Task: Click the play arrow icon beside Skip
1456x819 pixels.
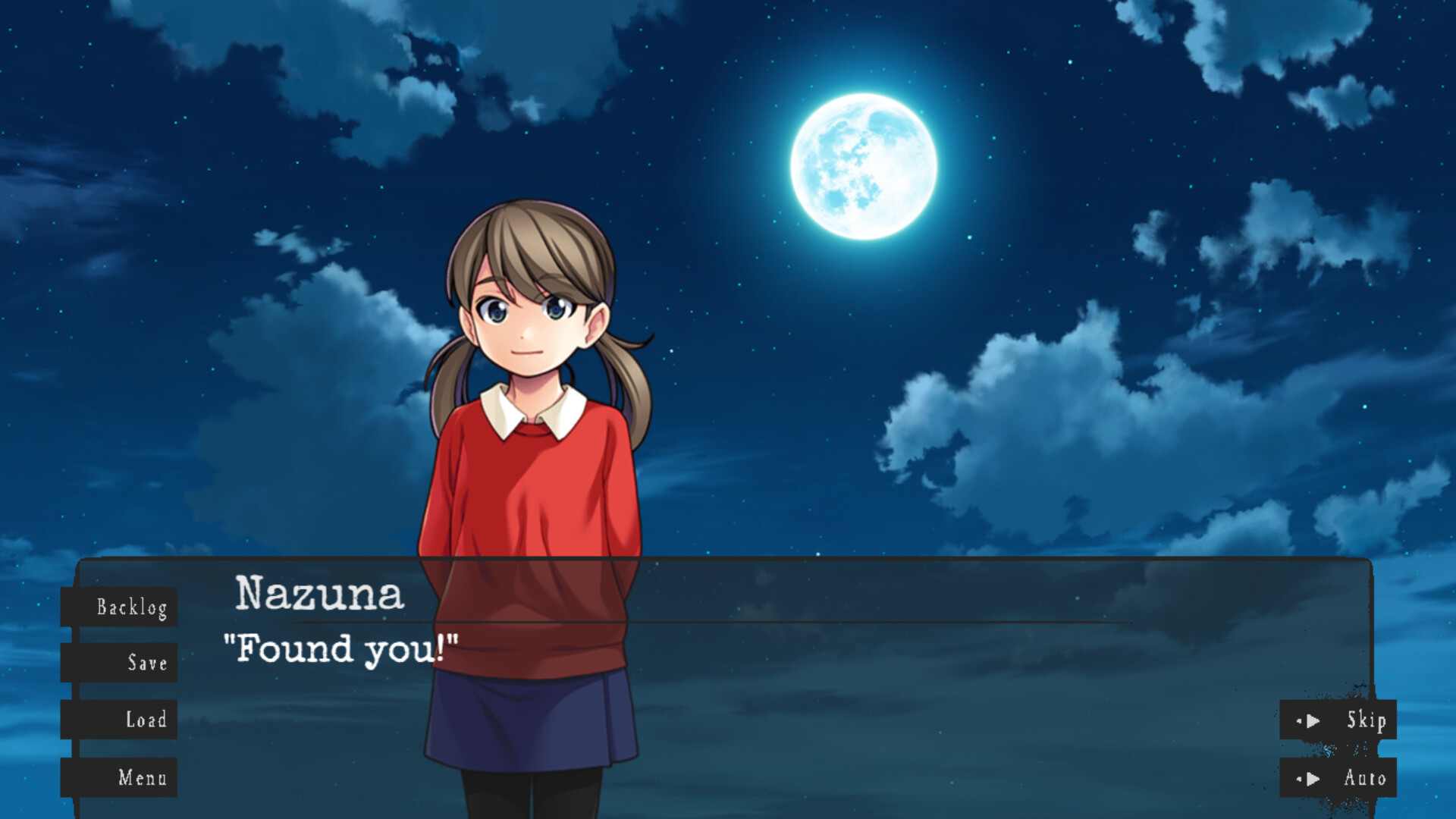Action: point(1313,720)
